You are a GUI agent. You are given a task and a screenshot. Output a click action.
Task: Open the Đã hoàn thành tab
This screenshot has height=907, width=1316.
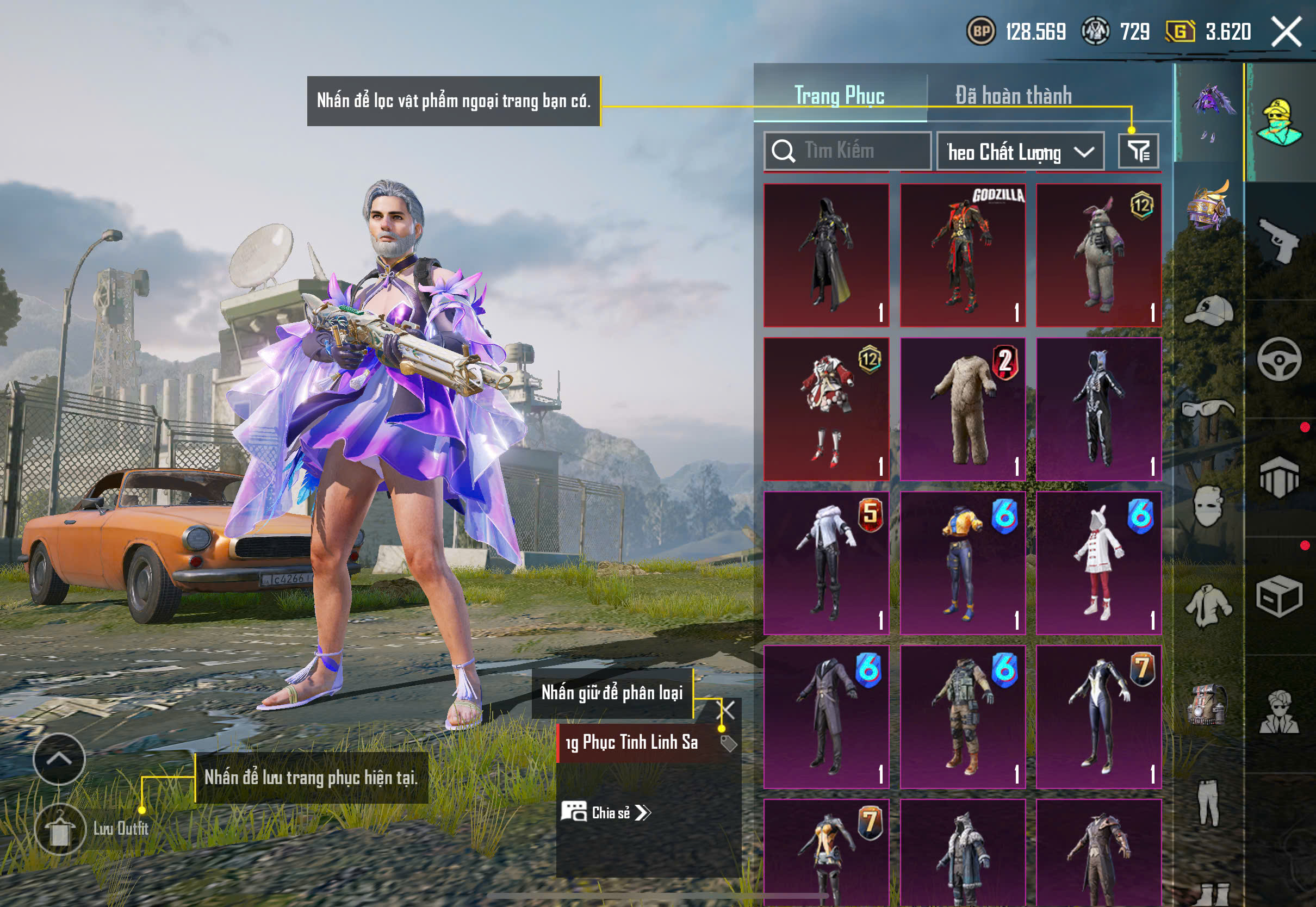1013,95
